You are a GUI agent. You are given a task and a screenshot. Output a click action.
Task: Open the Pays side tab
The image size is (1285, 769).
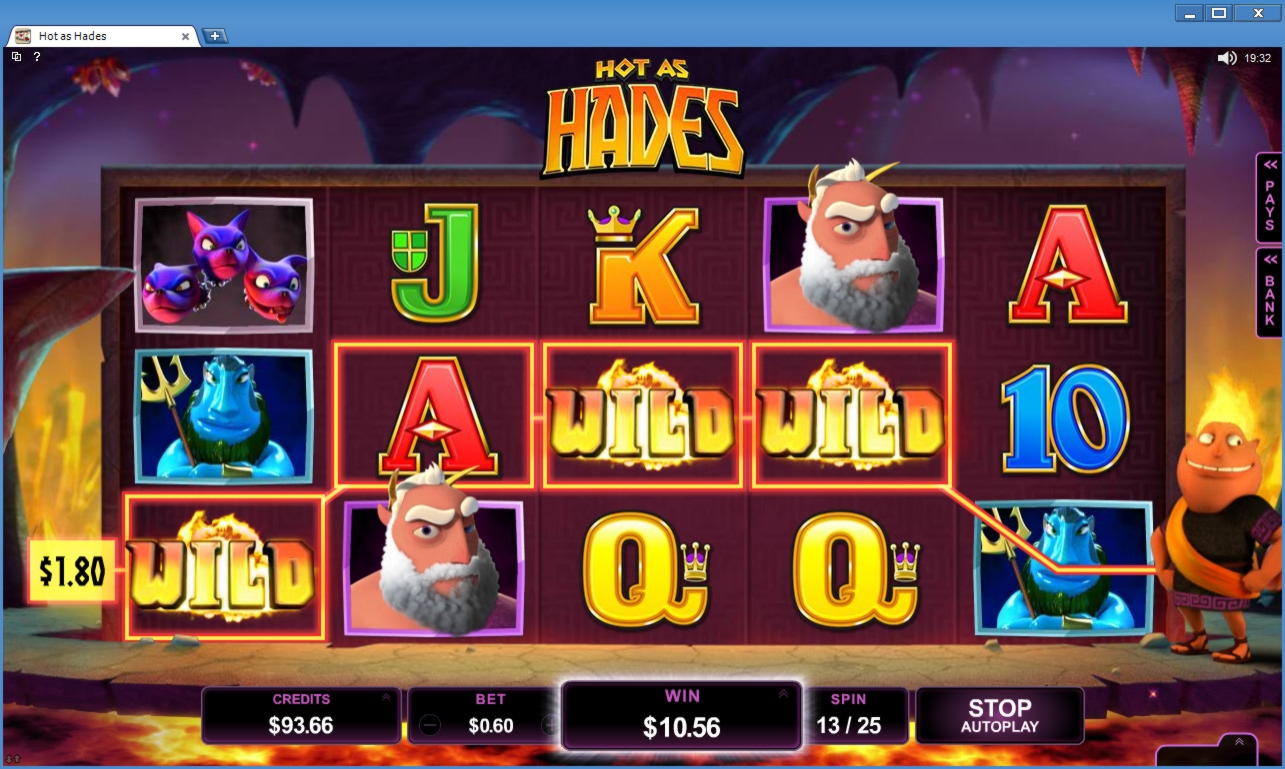click(x=1269, y=197)
